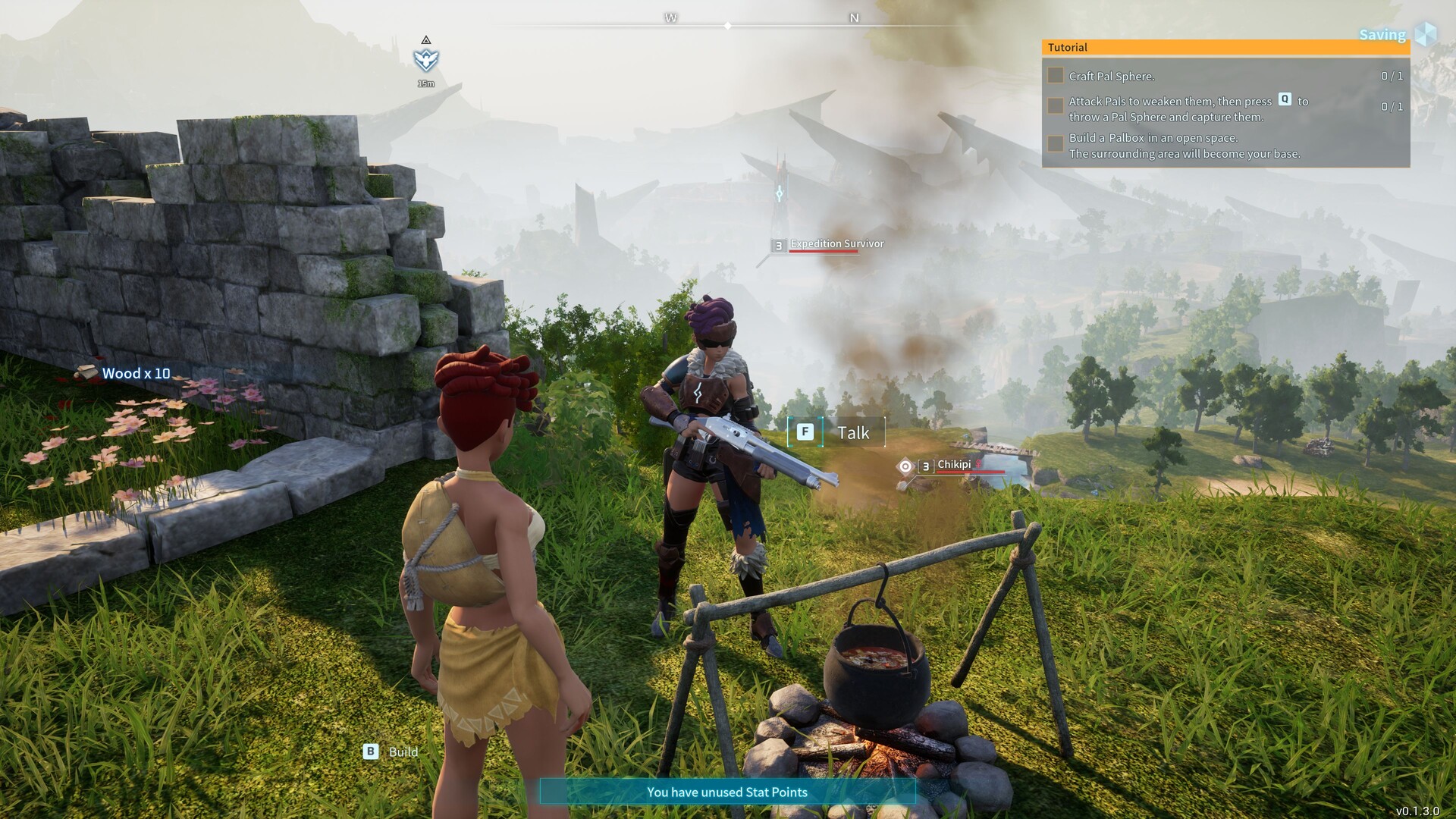Select the Craft Pal Sphere tutorial objective
The height and width of the screenshot is (819, 1456).
pos(1112,77)
